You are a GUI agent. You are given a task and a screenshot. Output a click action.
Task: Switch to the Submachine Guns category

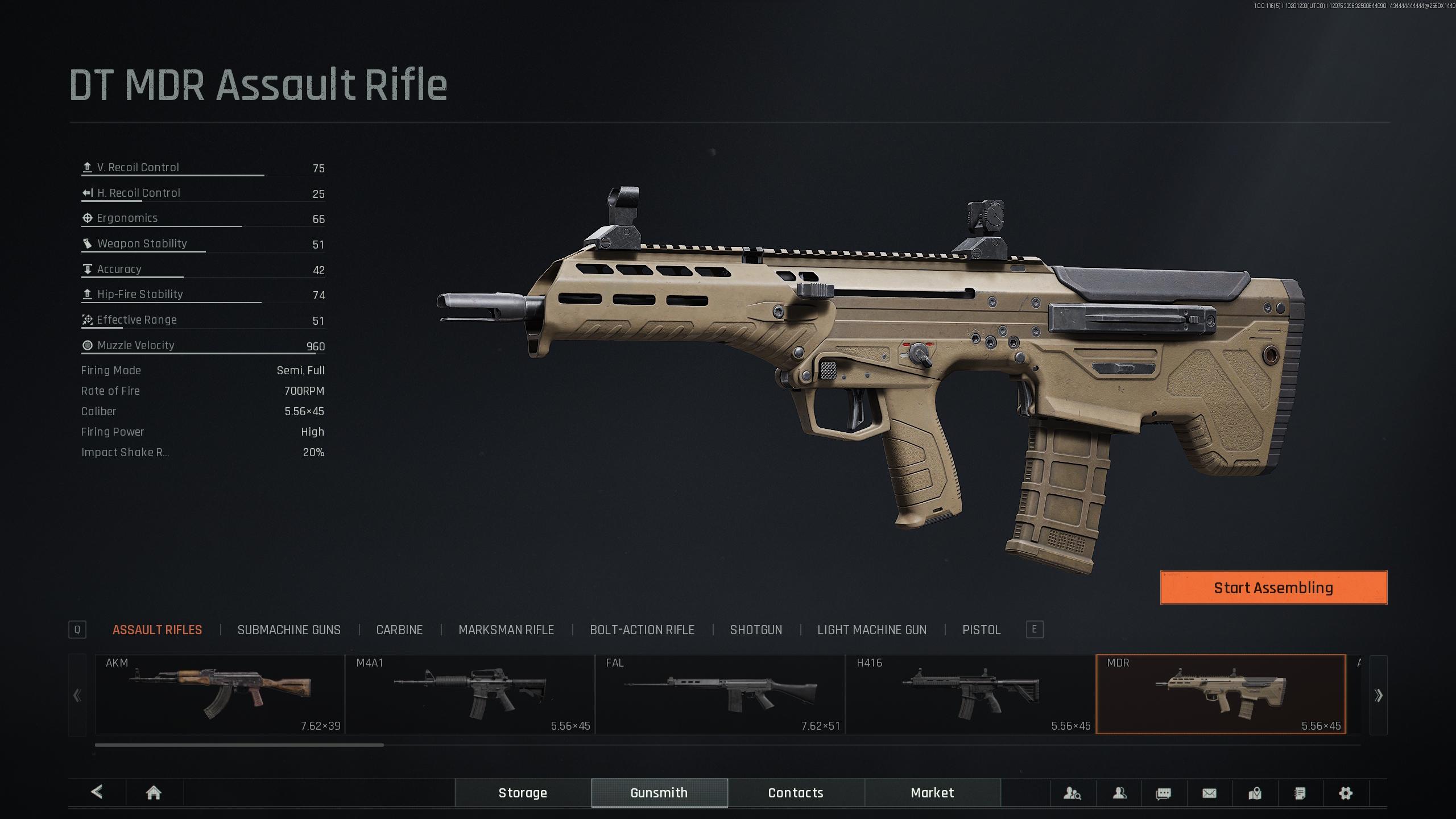click(x=289, y=630)
